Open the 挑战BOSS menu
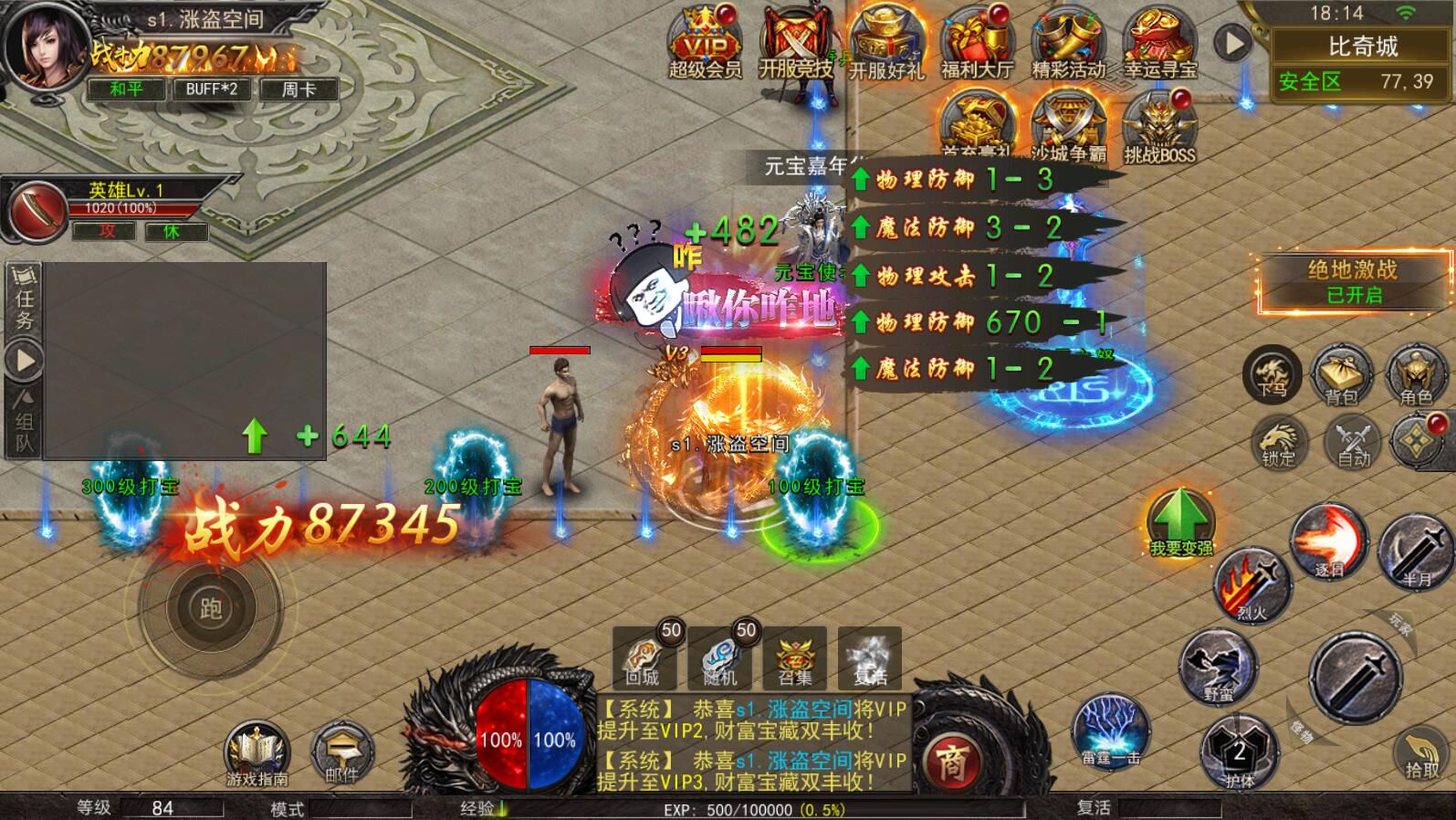This screenshot has width=1456, height=820. pos(1158,128)
